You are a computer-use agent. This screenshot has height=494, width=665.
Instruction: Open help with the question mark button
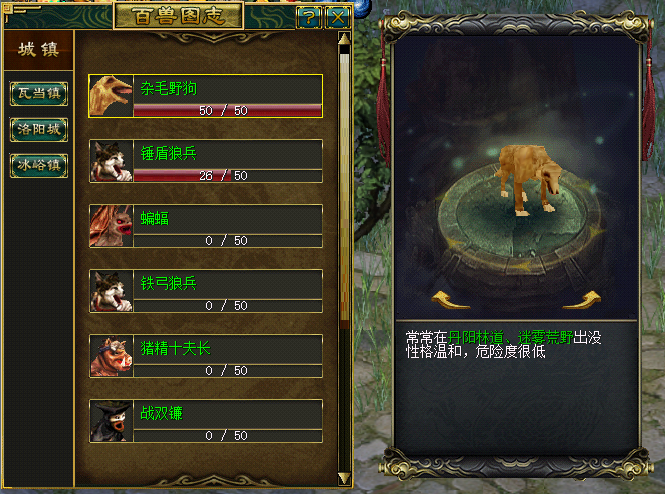tap(310, 16)
